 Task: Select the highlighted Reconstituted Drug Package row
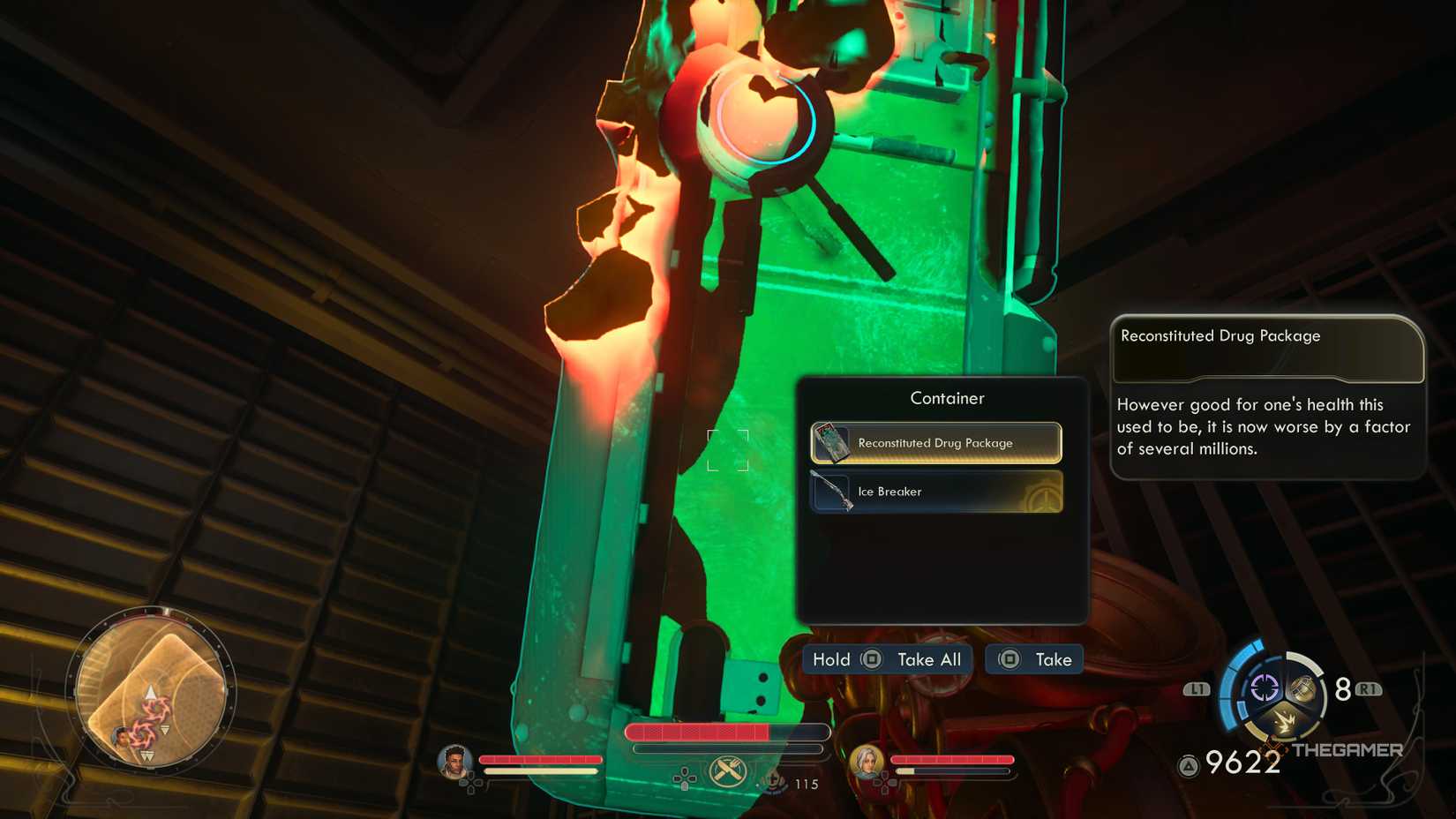(x=935, y=442)
